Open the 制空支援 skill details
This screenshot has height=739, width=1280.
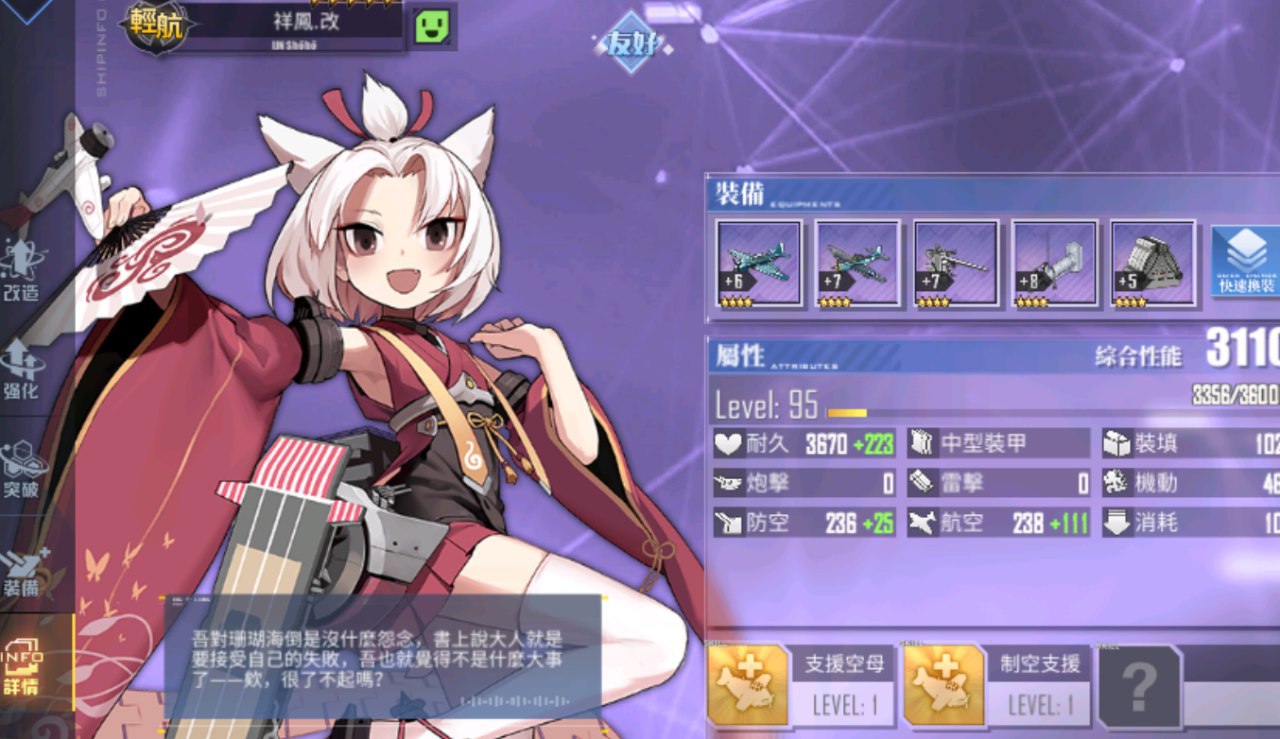996,685
